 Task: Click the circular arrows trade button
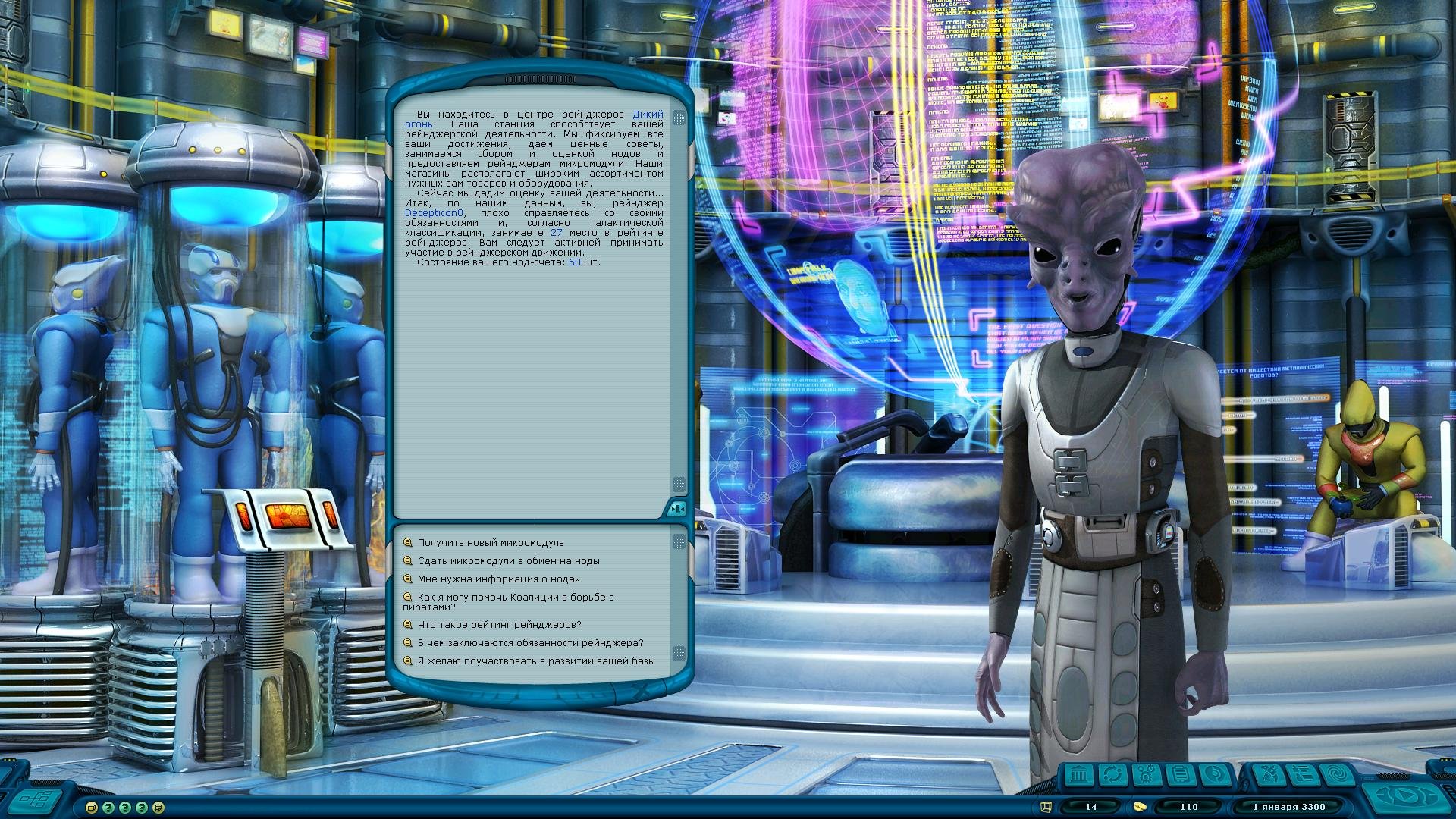tap(1112, 775)
